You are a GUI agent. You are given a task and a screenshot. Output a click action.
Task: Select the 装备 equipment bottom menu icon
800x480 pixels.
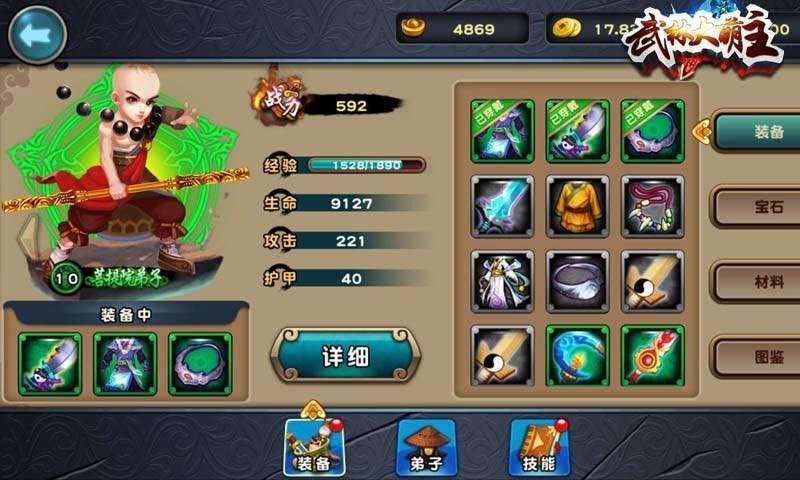pos(314,446)
